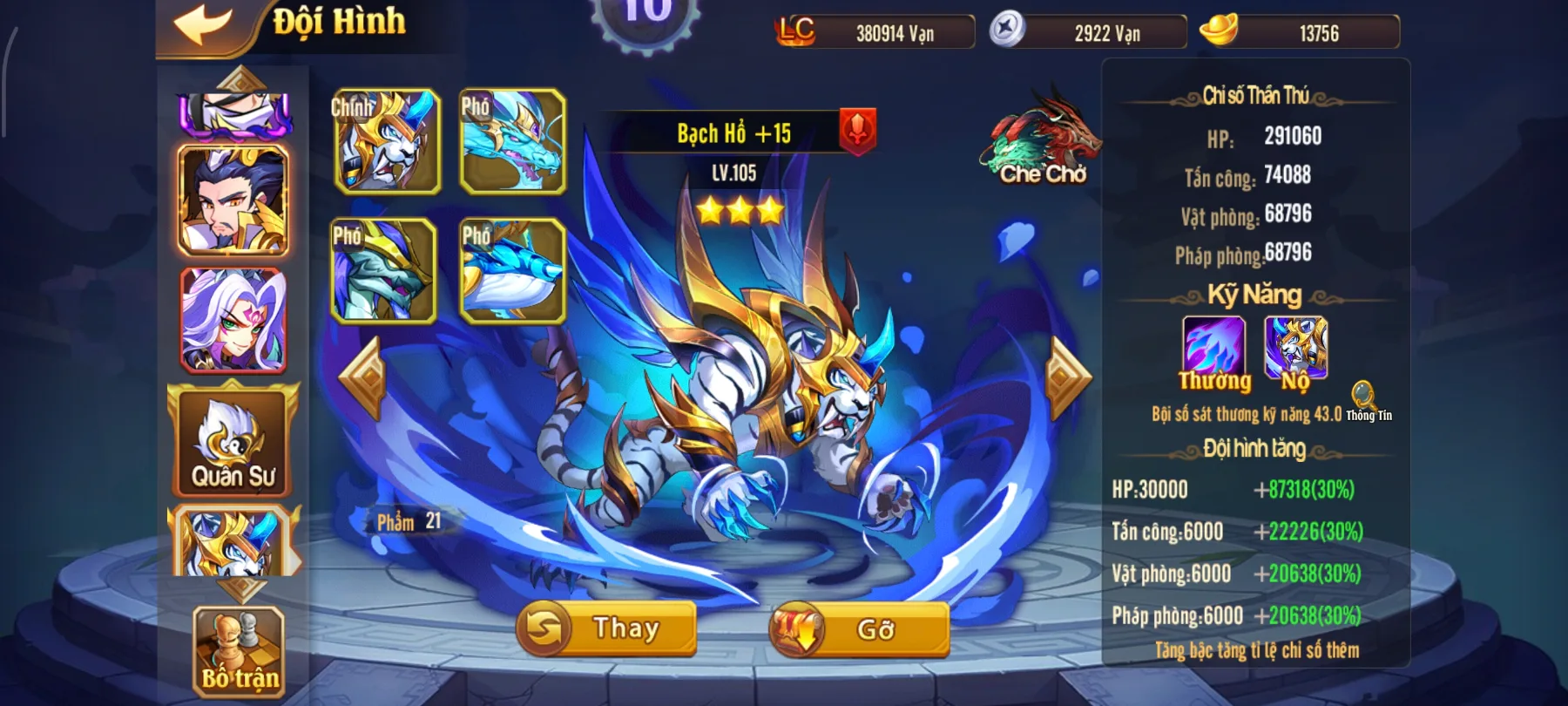Screen dimensions: 1568x706
Task: Click the Phẩm 21 quality label
Action: click(406, 523)
